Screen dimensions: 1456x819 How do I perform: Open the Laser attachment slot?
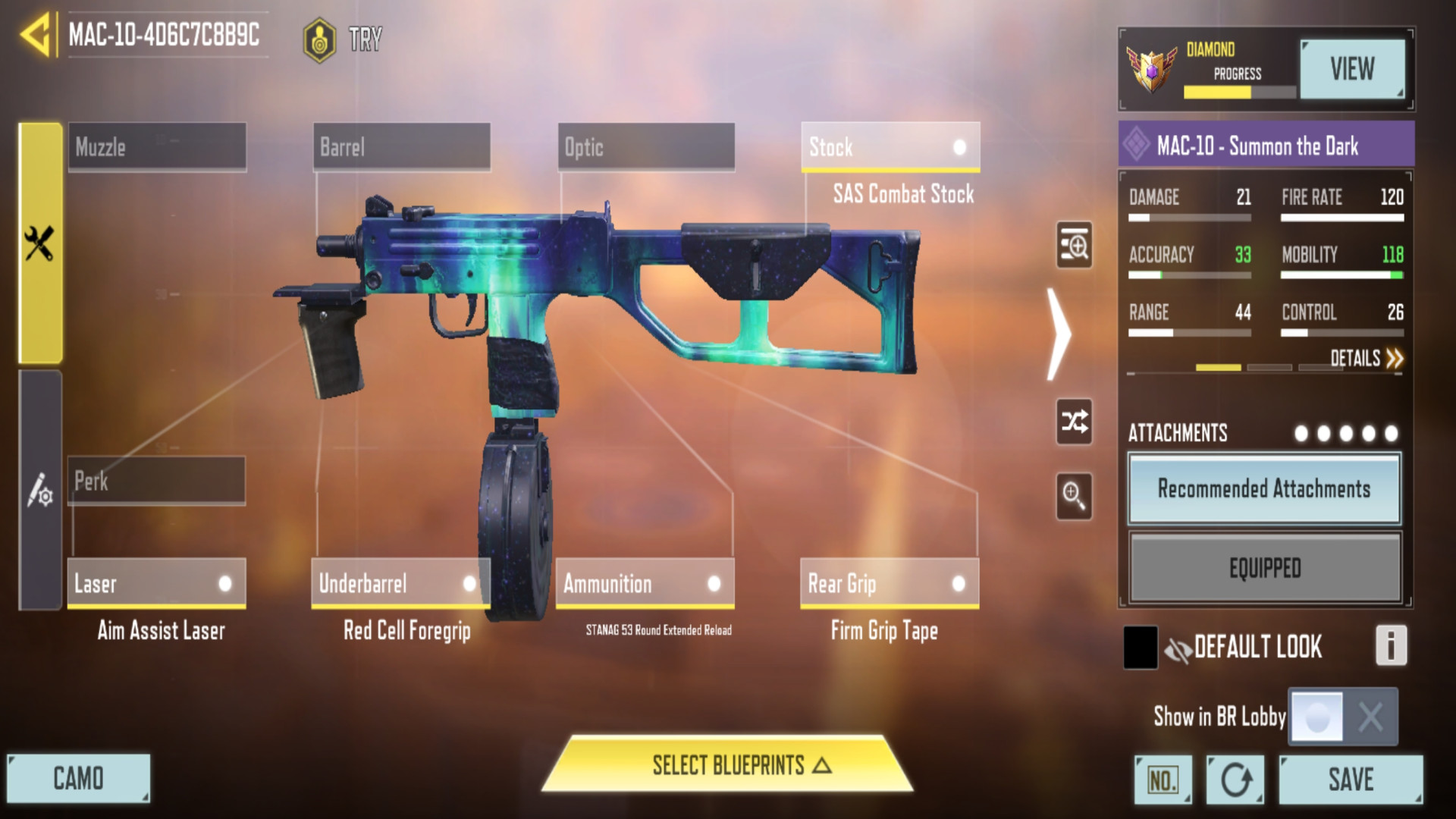156,583
